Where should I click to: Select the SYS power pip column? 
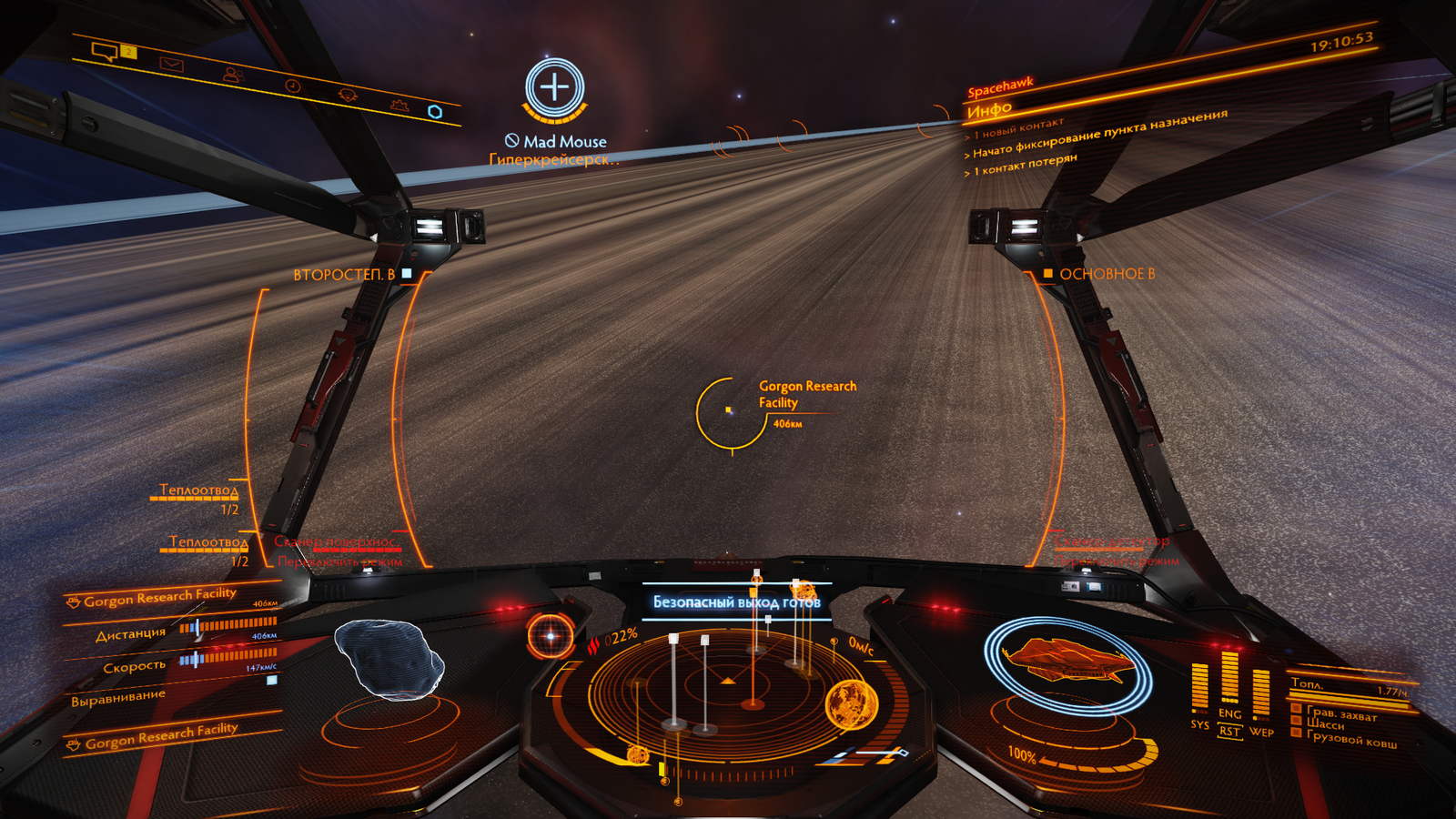[1199, 689]
